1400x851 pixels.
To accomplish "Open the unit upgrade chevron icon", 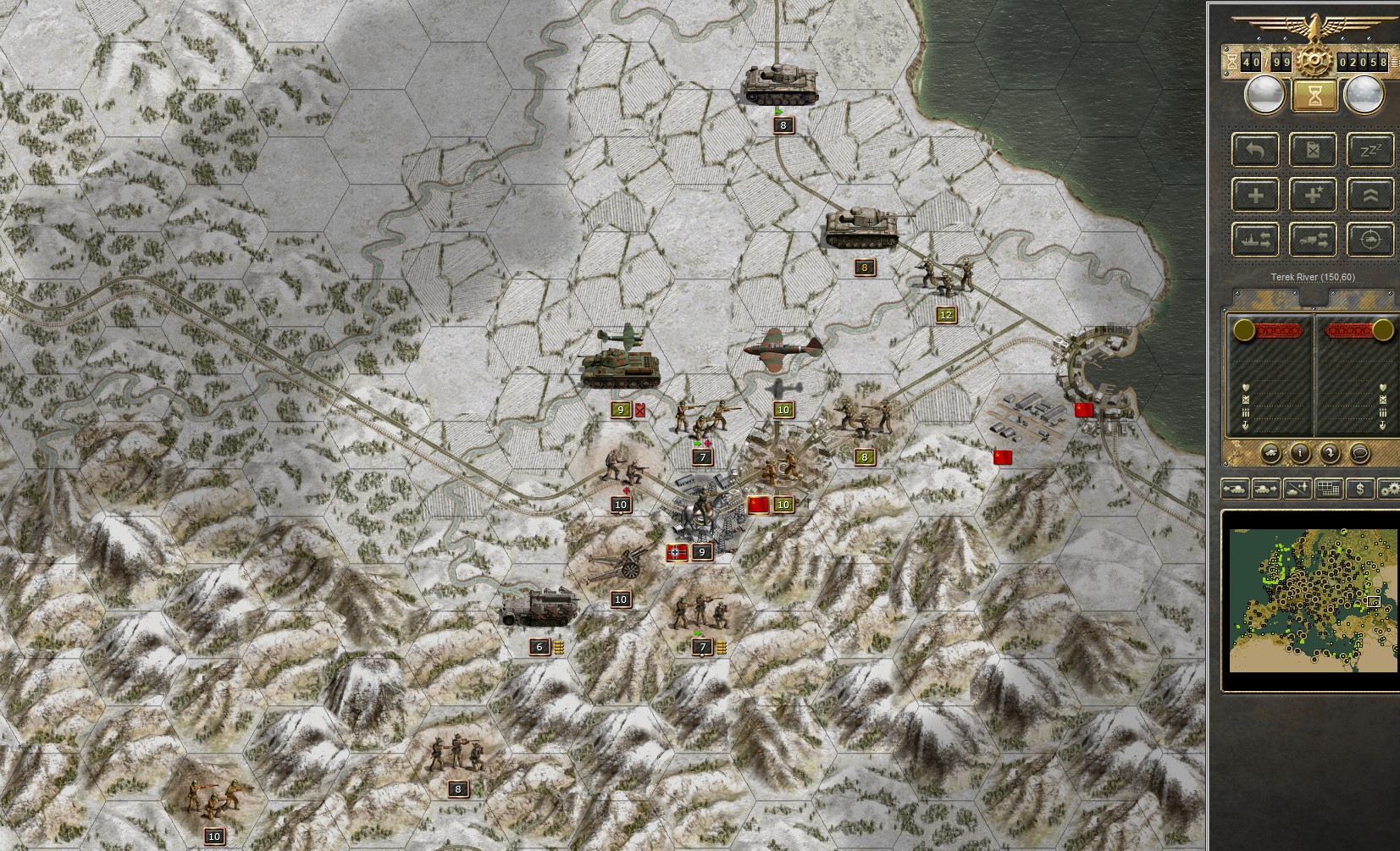I will pyautogui.click(x=1371, y=193).
